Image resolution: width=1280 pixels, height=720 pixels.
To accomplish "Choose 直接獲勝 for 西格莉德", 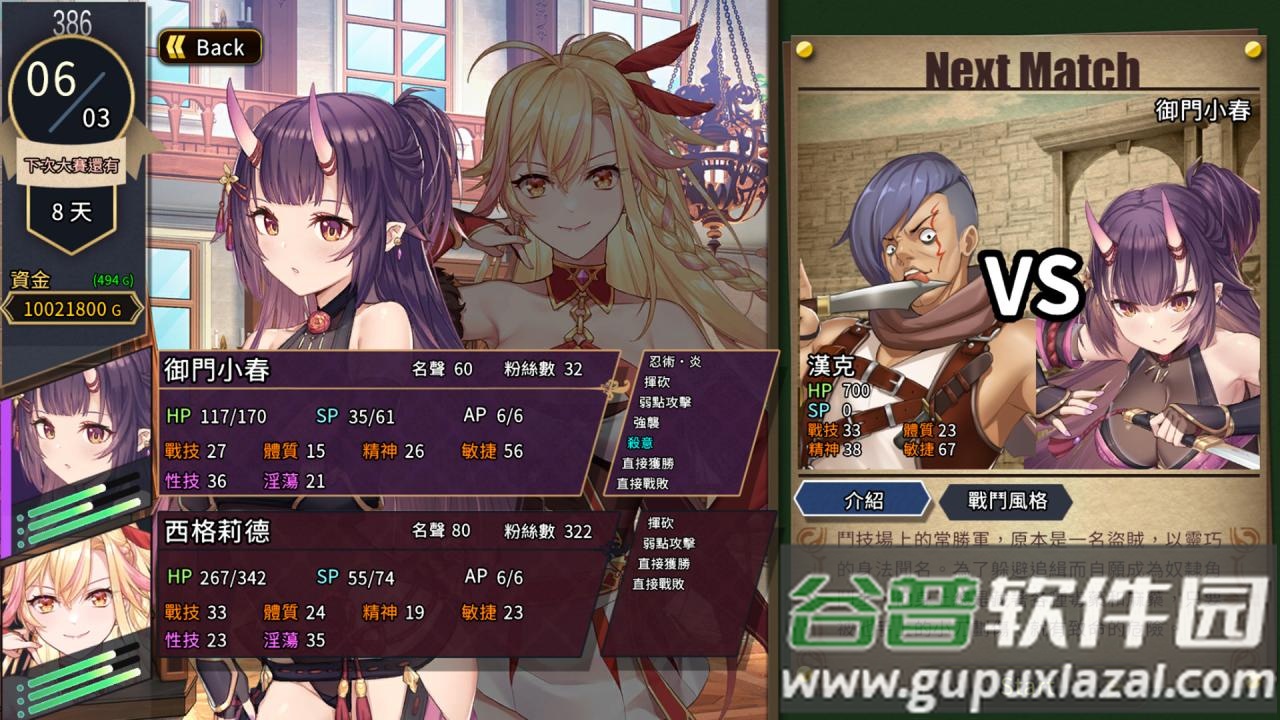I will coord(663,563).
